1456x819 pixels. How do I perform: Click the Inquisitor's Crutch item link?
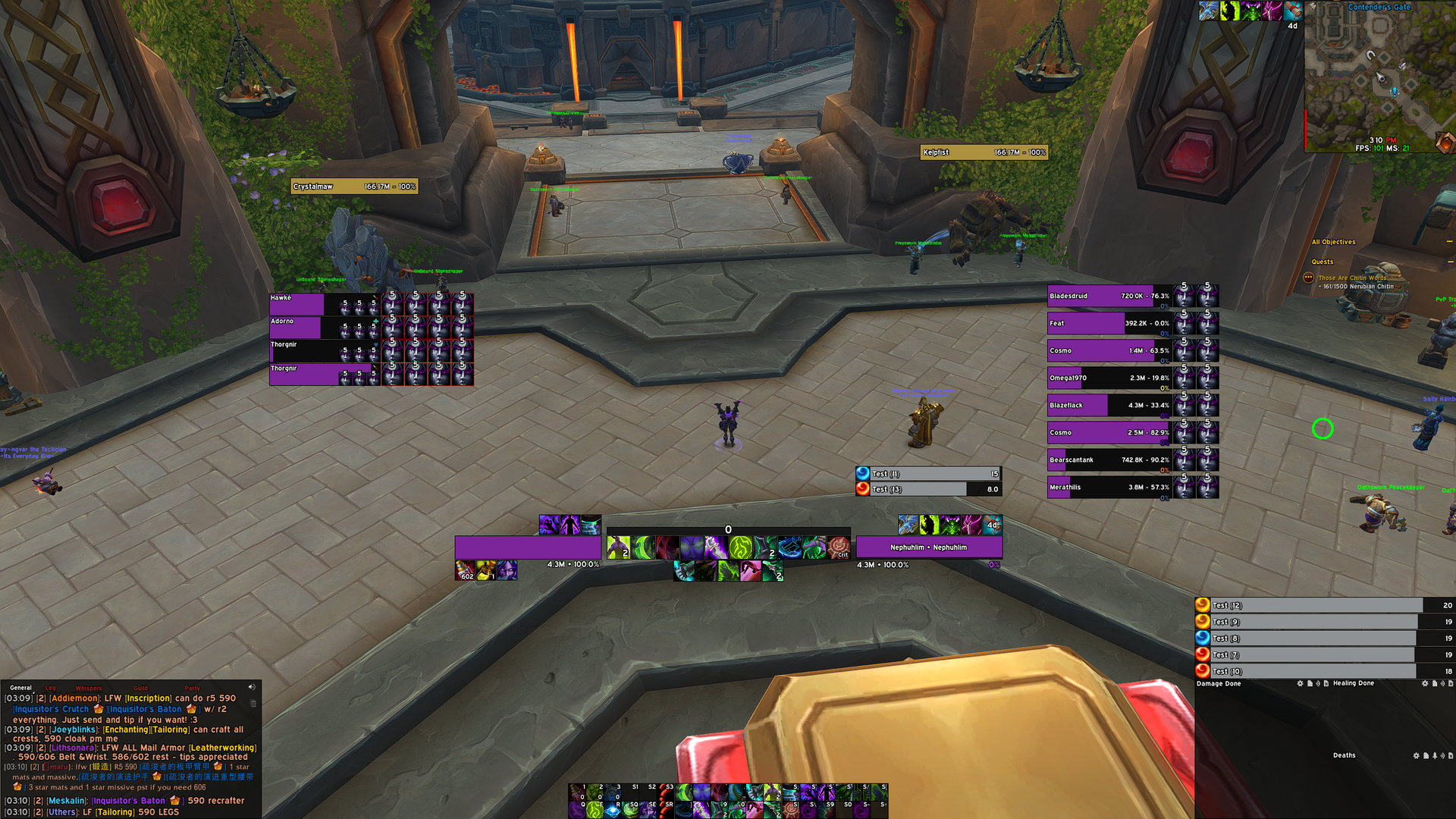point(51,709)
